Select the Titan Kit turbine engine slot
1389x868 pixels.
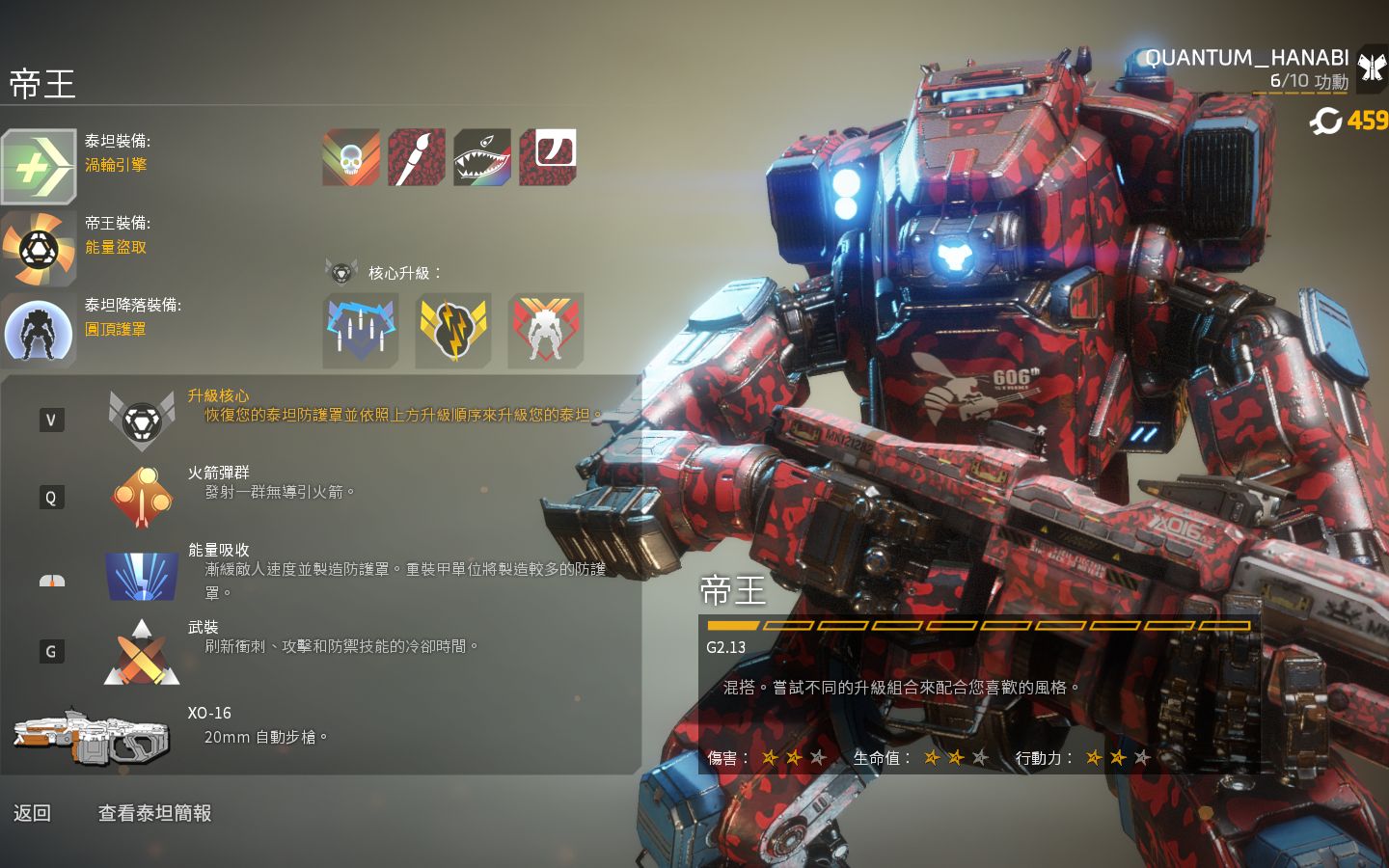point(39,166)
